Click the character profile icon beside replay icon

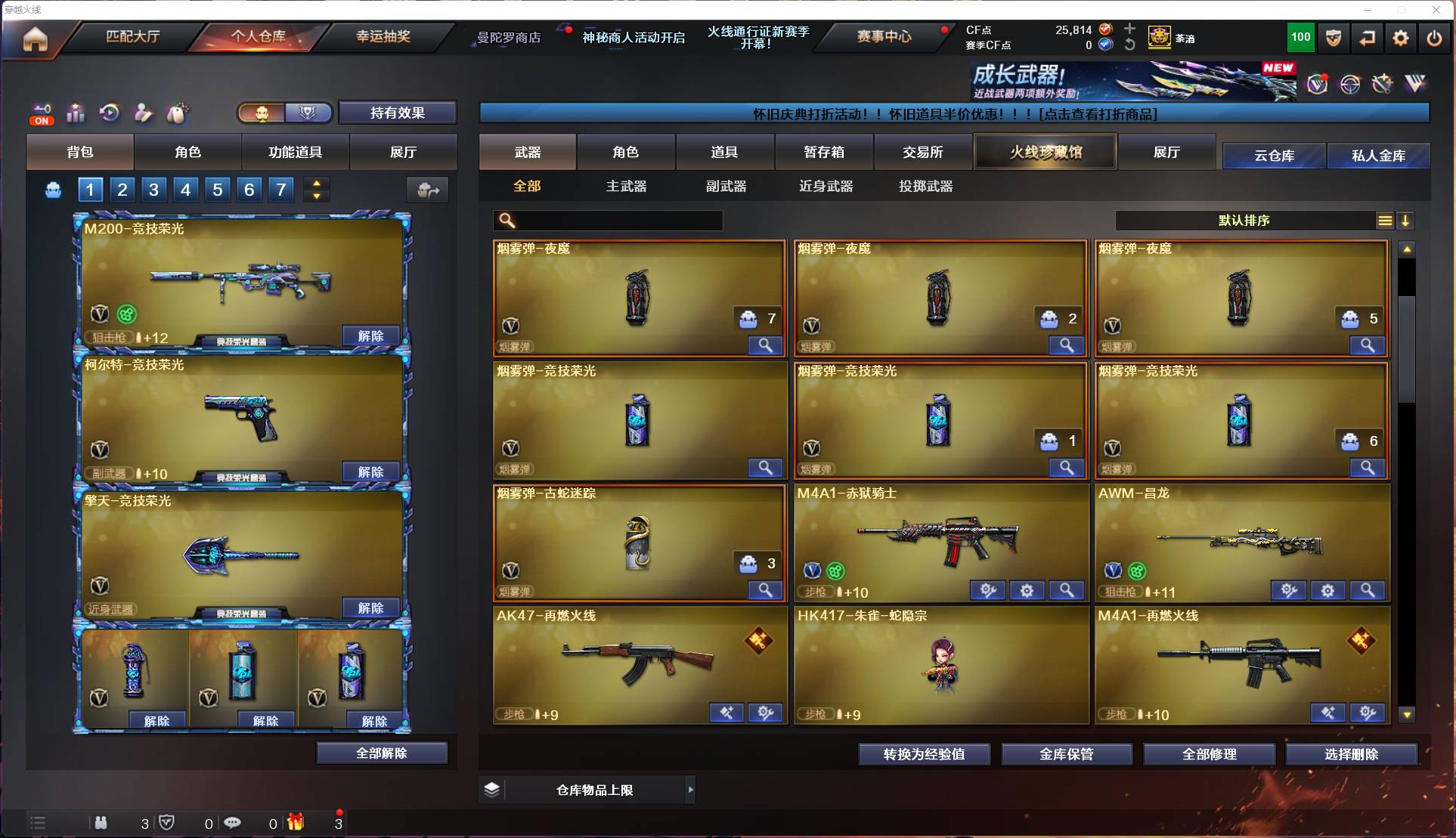tap(143, 113)
